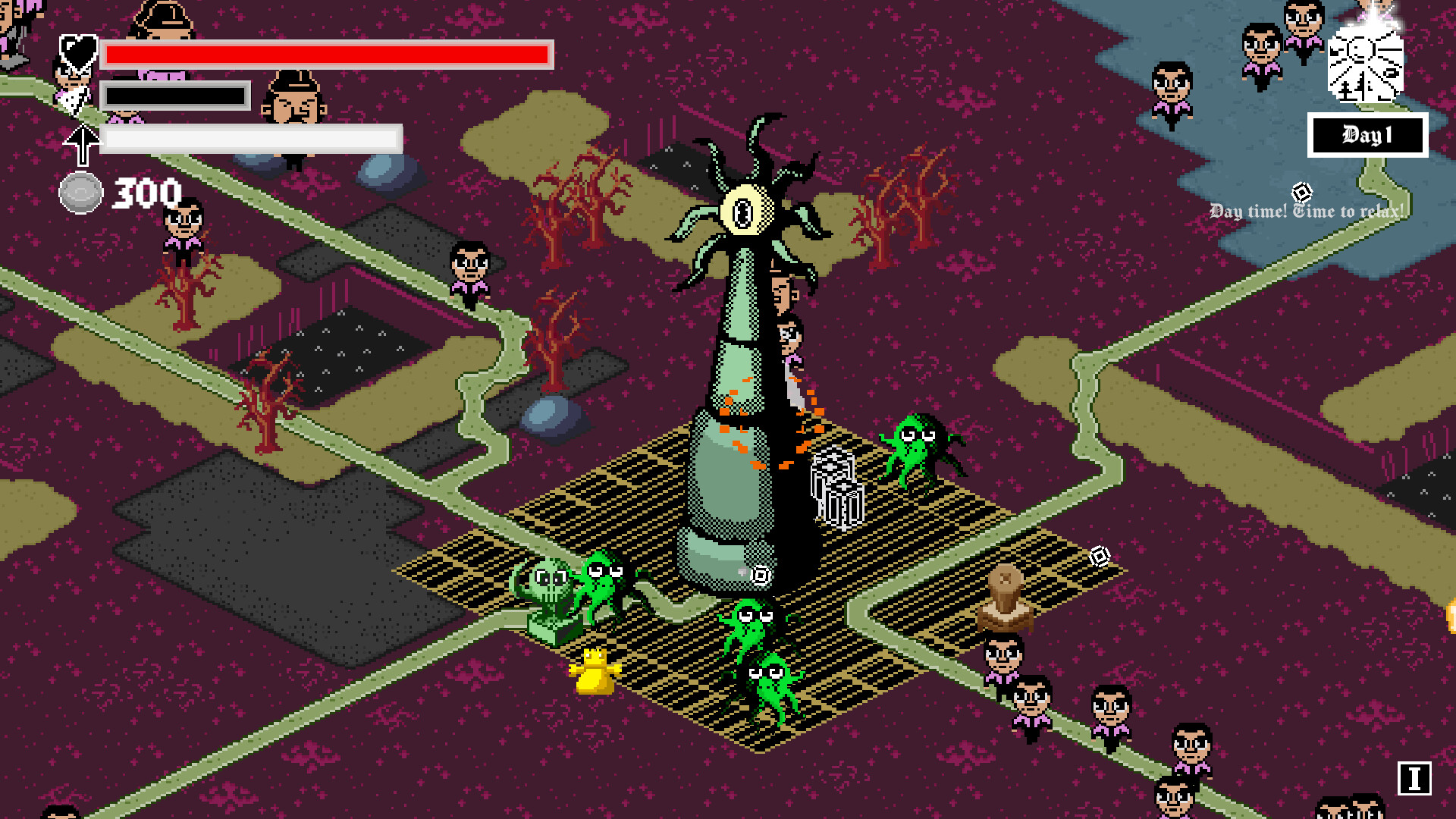Image resolution: width=1456 pixels, height=819 pixels.
Task: Collect the spinning diamond pickup on the grid
Action: [1099, 557]
